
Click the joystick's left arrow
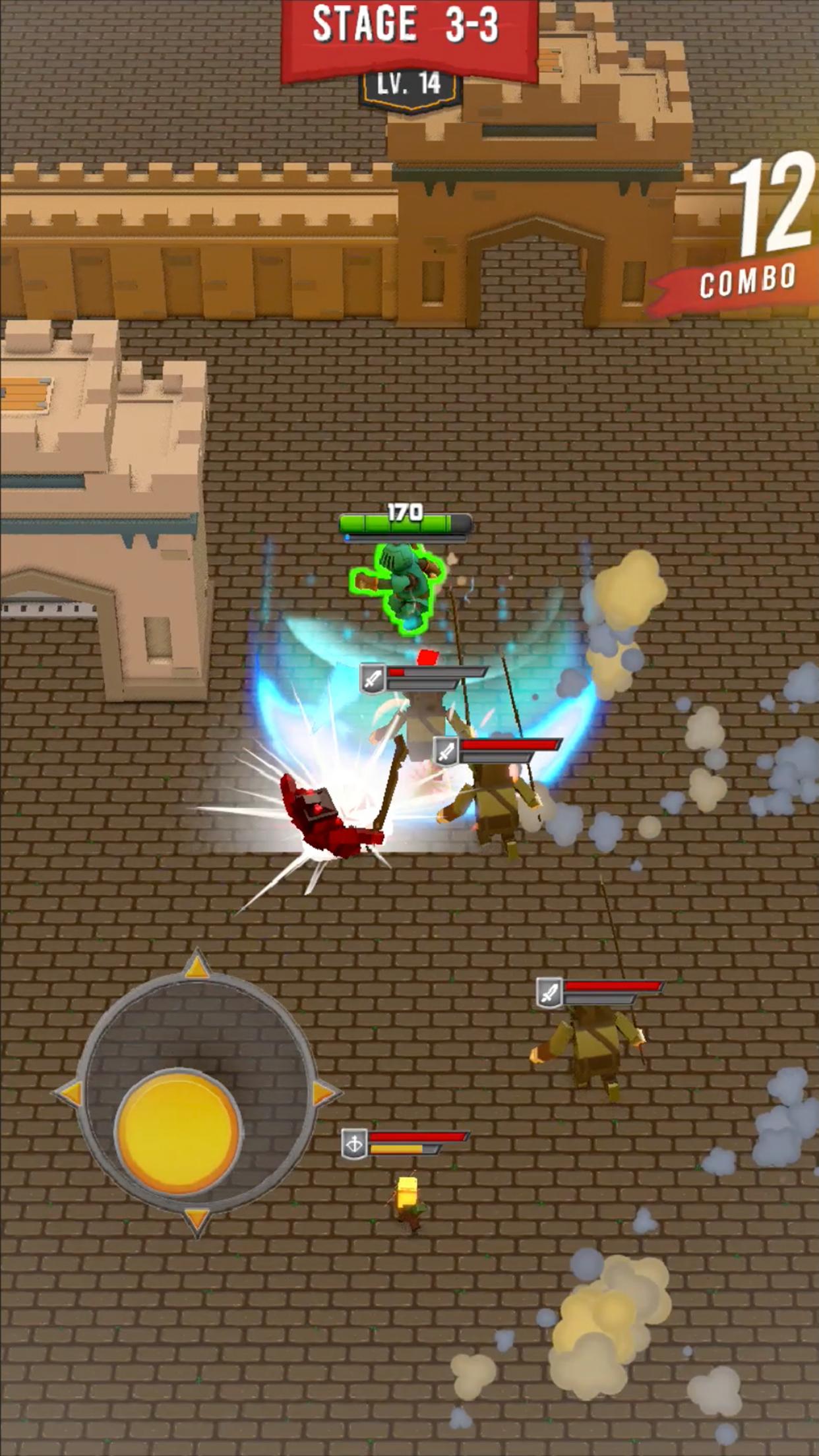pos(70,1093)
